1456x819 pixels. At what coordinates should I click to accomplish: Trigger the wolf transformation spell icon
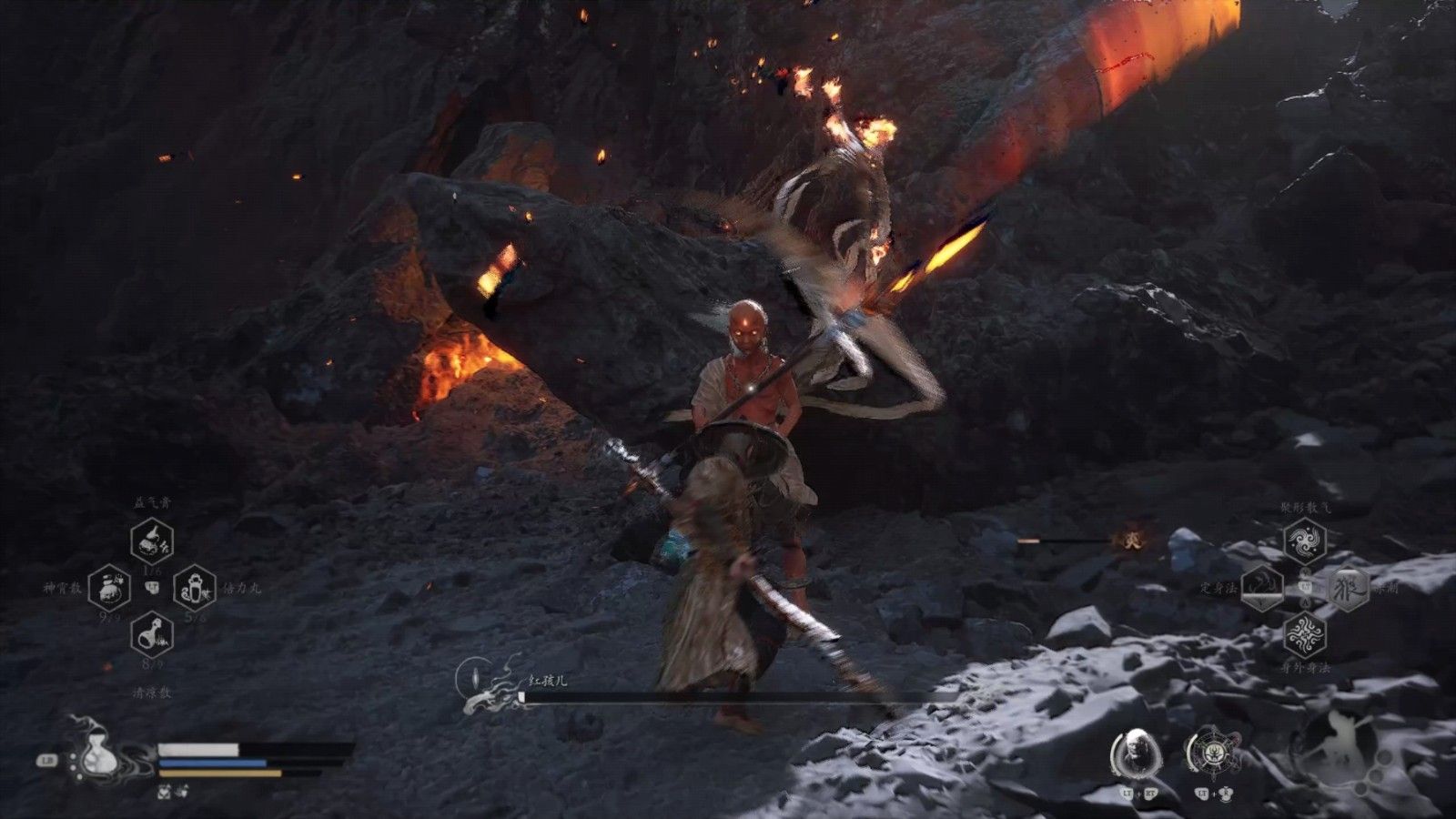pos(1348,587)
